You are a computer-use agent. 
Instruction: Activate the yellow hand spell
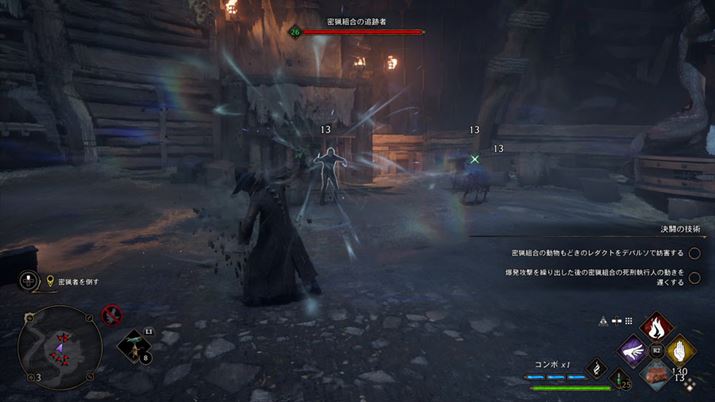683,350
